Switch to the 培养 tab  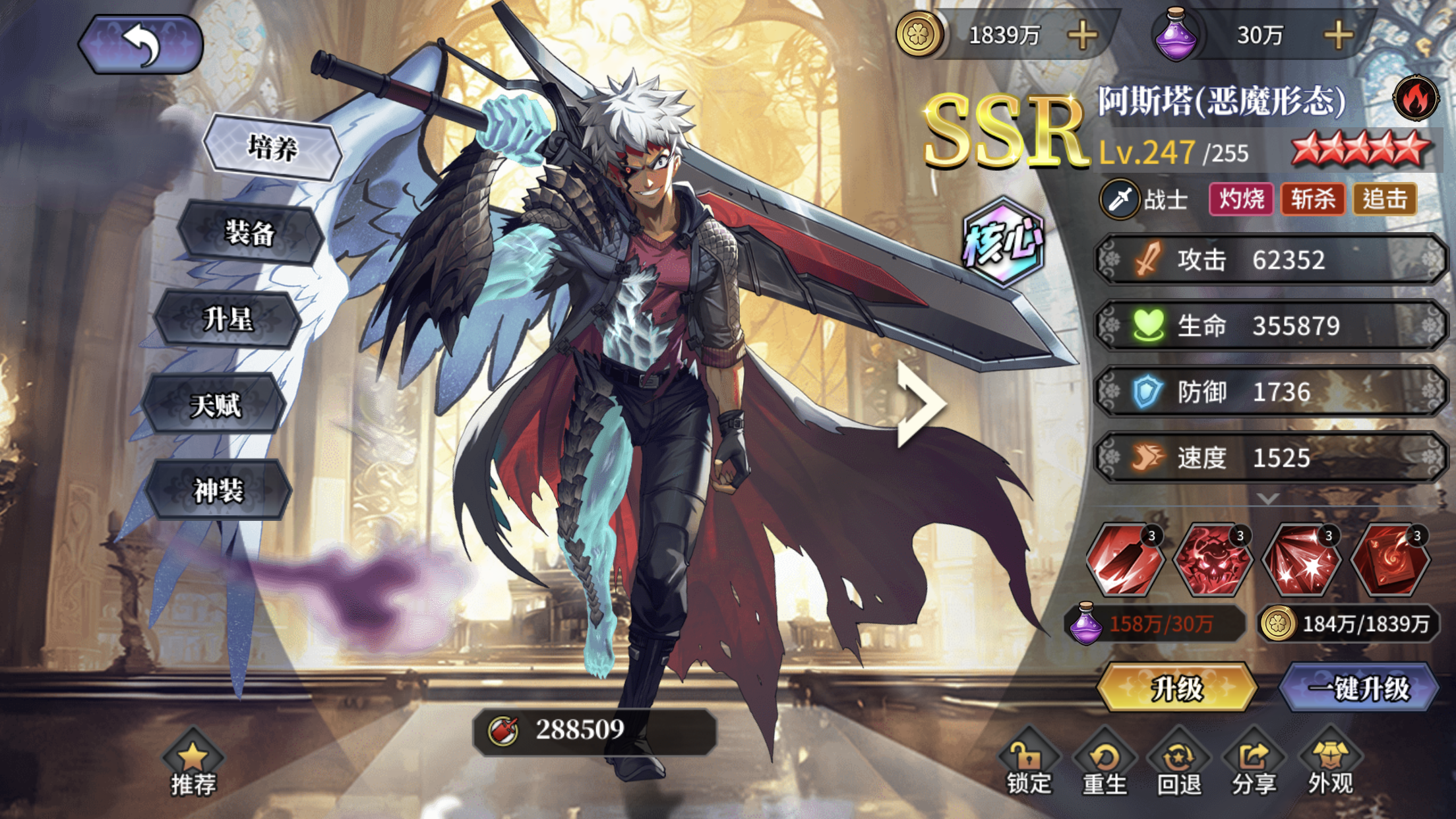[x=272, y=148]
